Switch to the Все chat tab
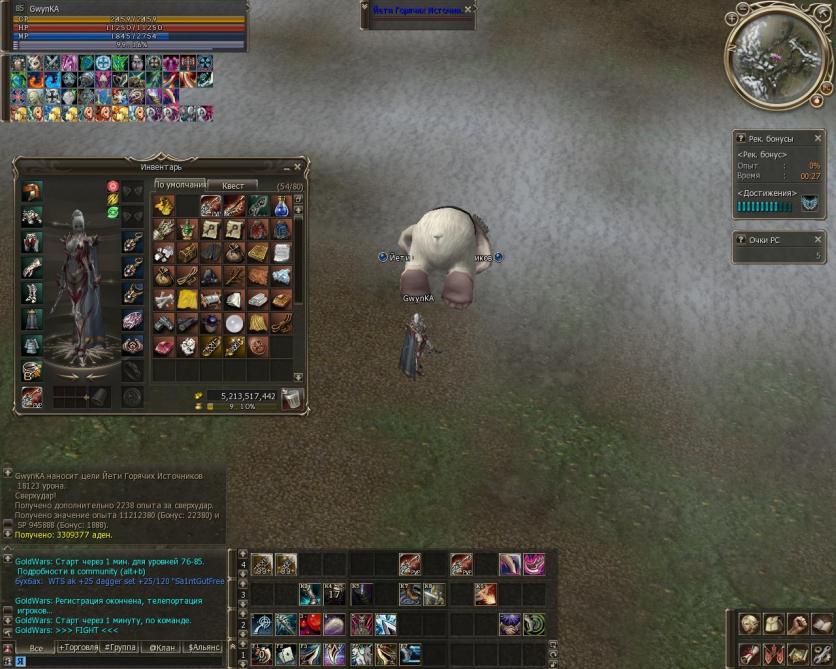Viewport: 836px width, 669px height. (36, 648)
